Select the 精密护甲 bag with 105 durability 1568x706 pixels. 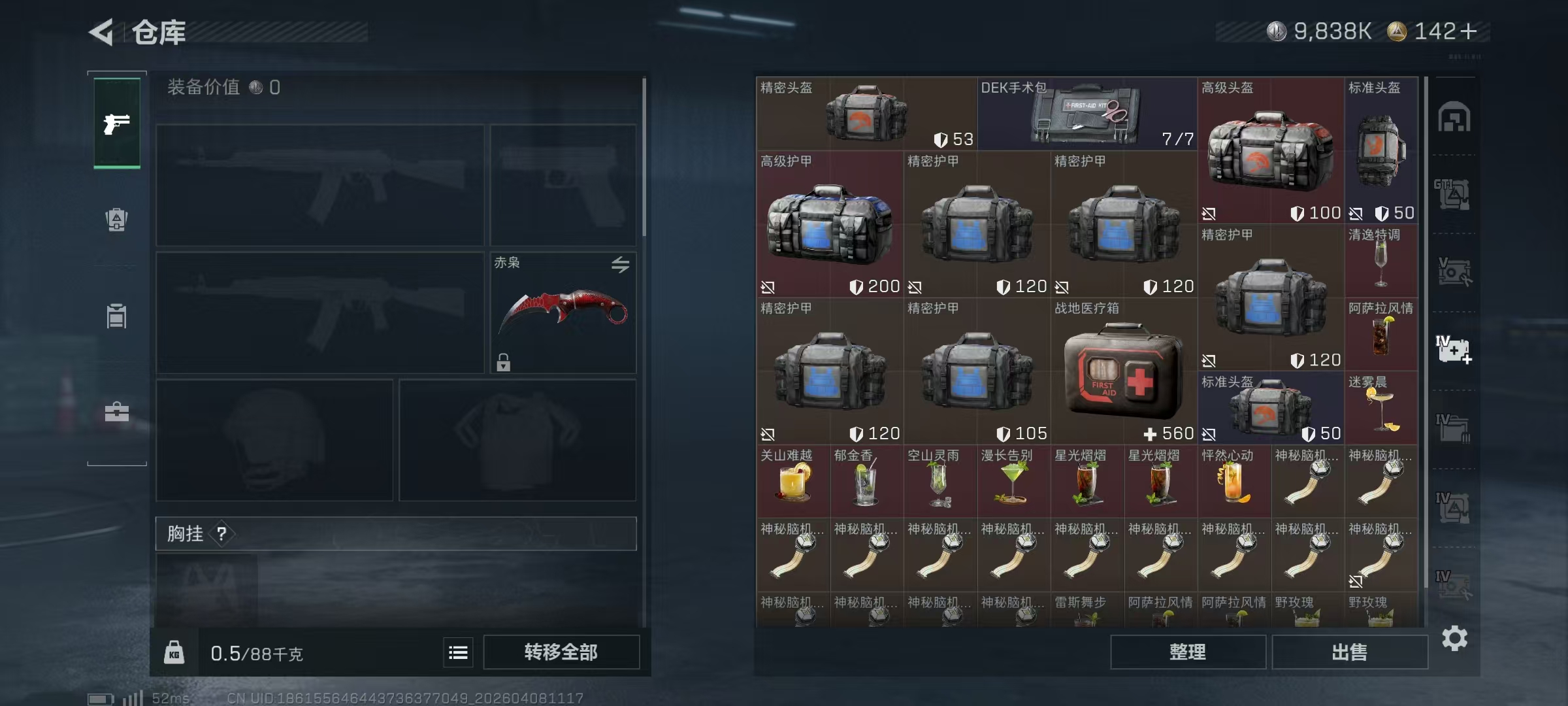[977, 371]
